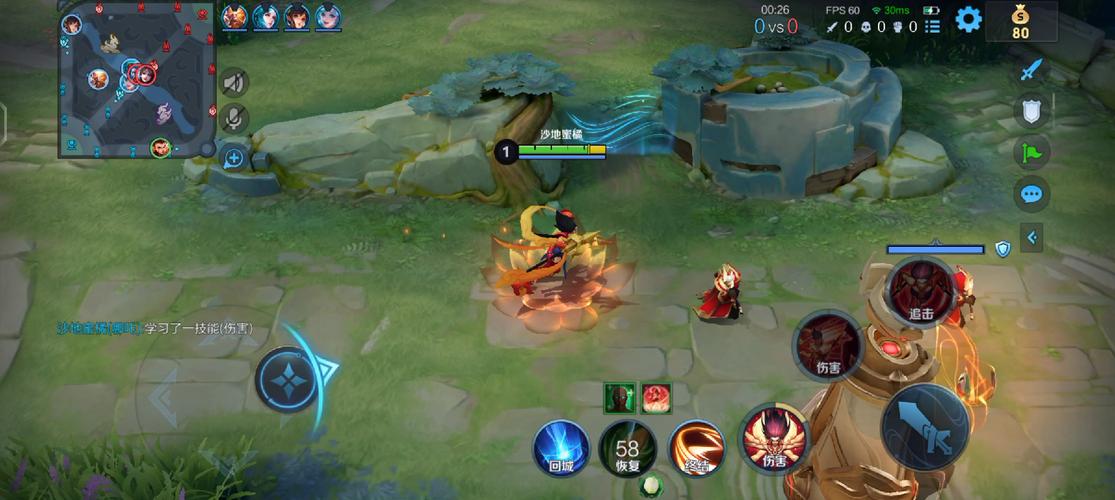The width and height of the screenshot is (1115, 500).
Task: Cast the 终结 execute spell
Action: coord(696,447)
